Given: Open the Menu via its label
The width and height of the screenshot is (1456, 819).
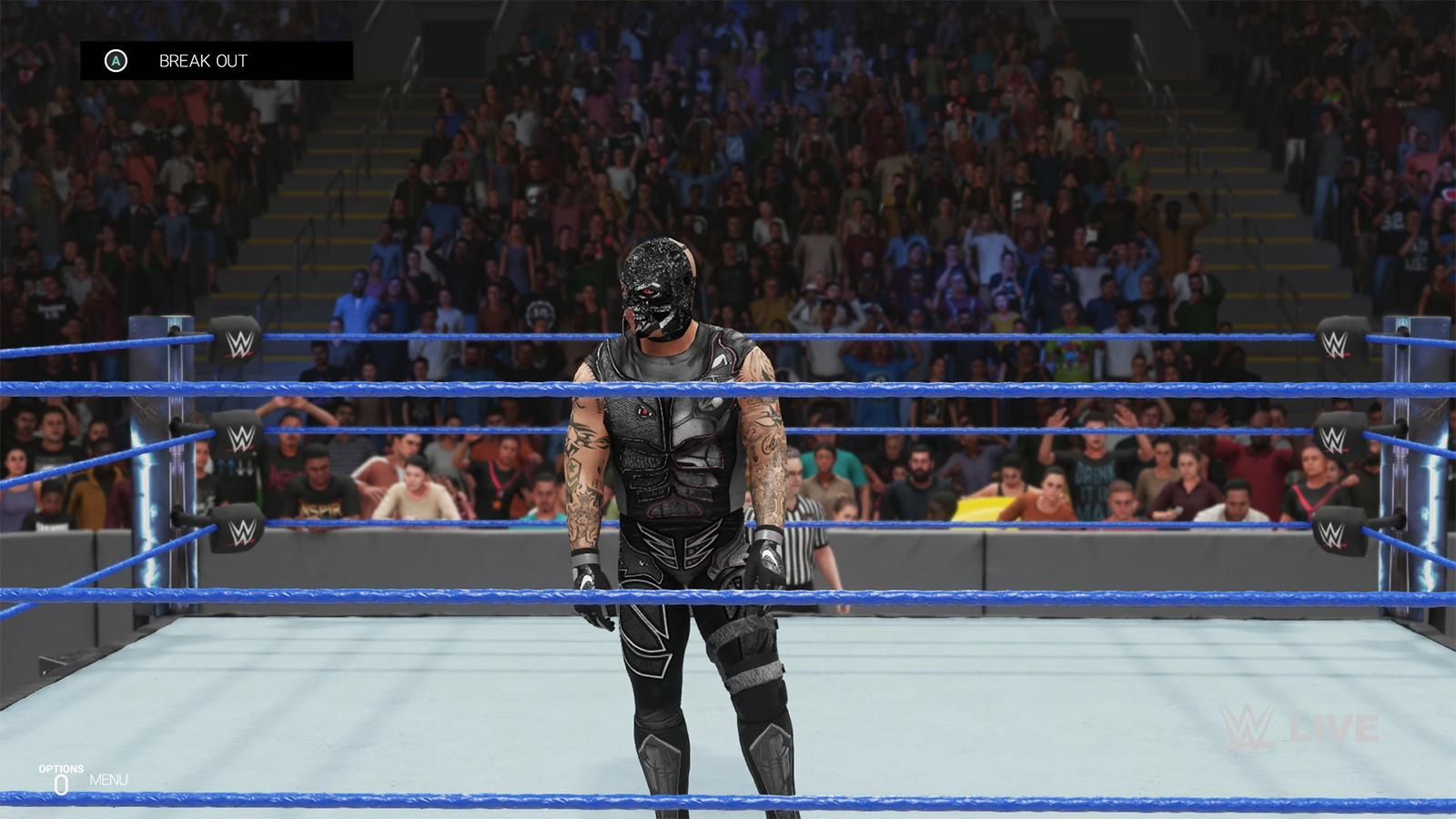Looking at the screenshot, I should click(x=108, y=779).
